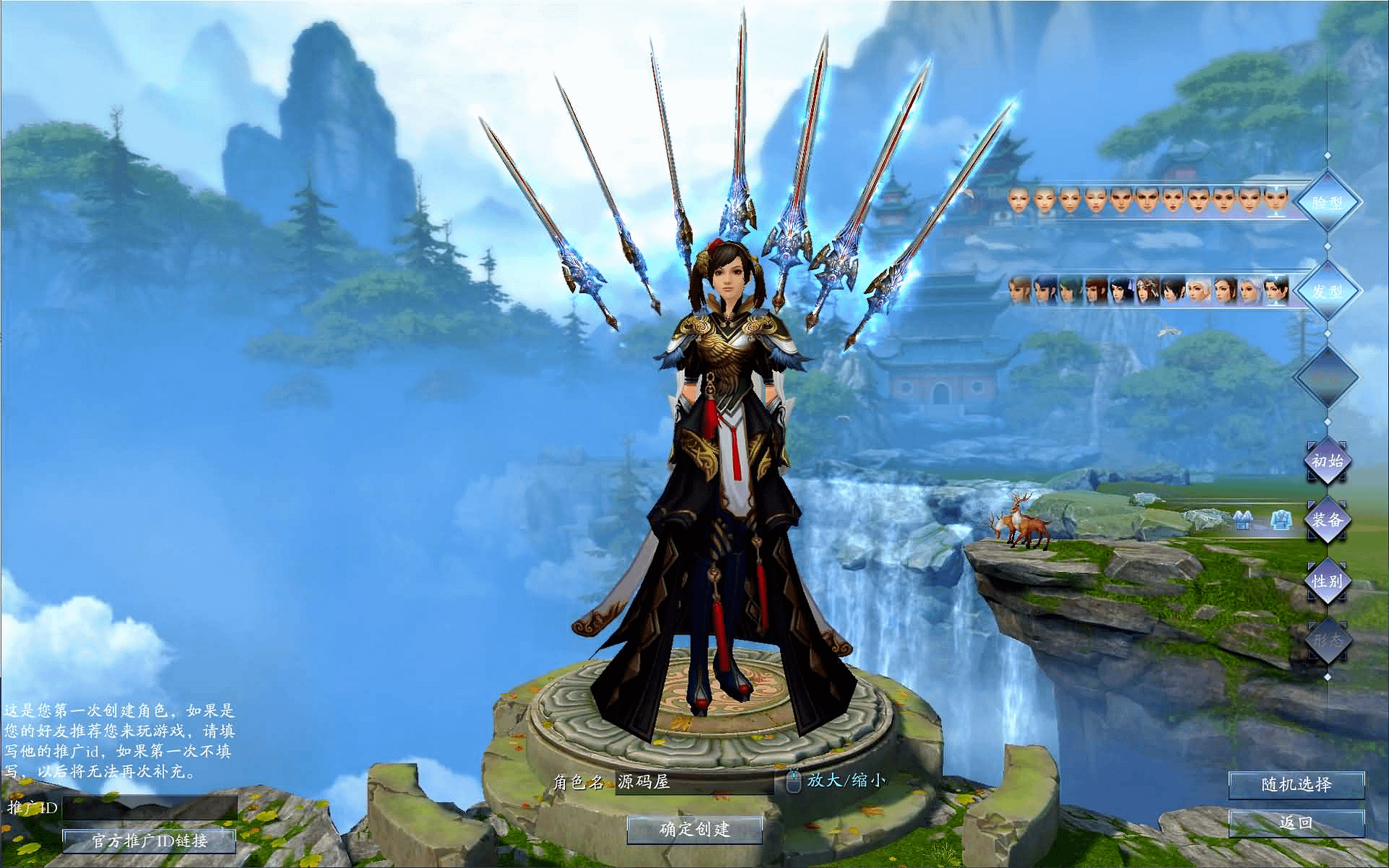The image size is (1389, 868).
Task: Select the open-front robe equipment icon
Action: coord(1242,520)
